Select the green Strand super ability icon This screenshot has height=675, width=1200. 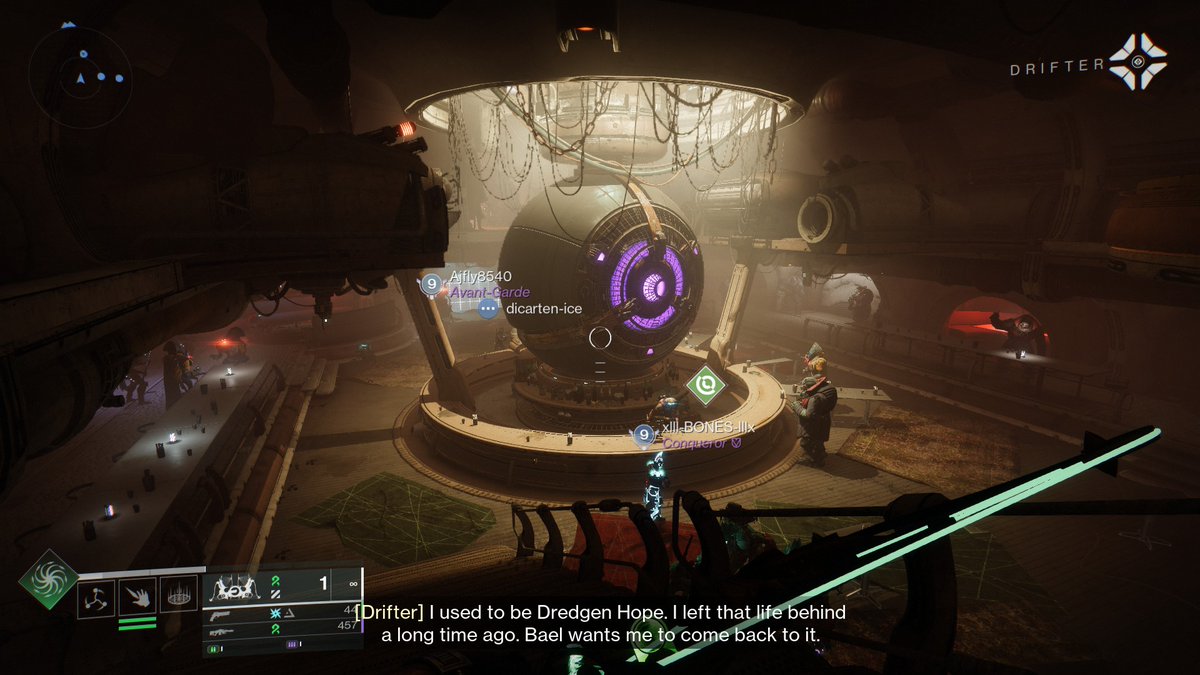pyautogui.click(x=47, y=579)
